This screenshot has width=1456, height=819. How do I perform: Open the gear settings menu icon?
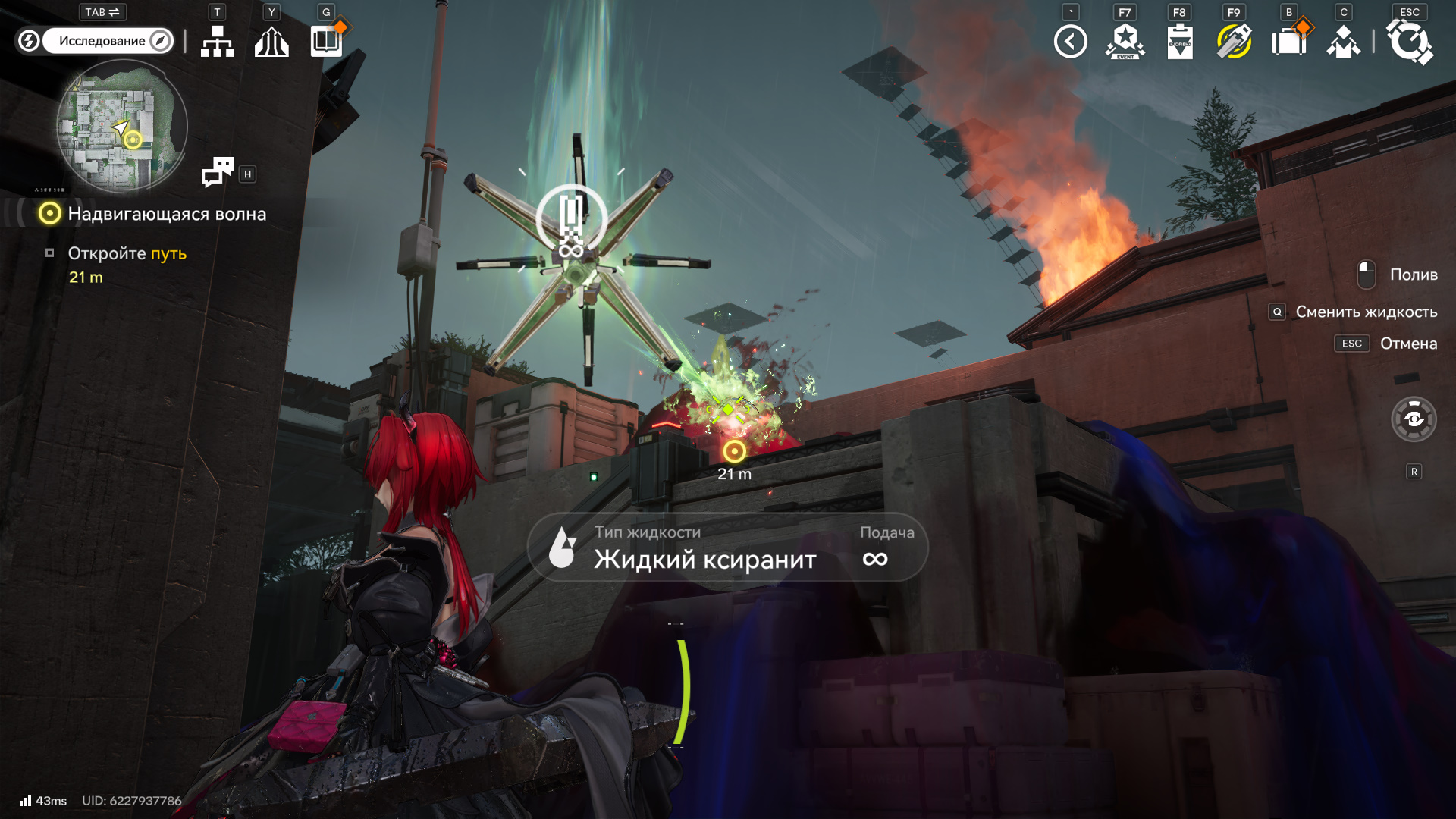click(1409, 42)
